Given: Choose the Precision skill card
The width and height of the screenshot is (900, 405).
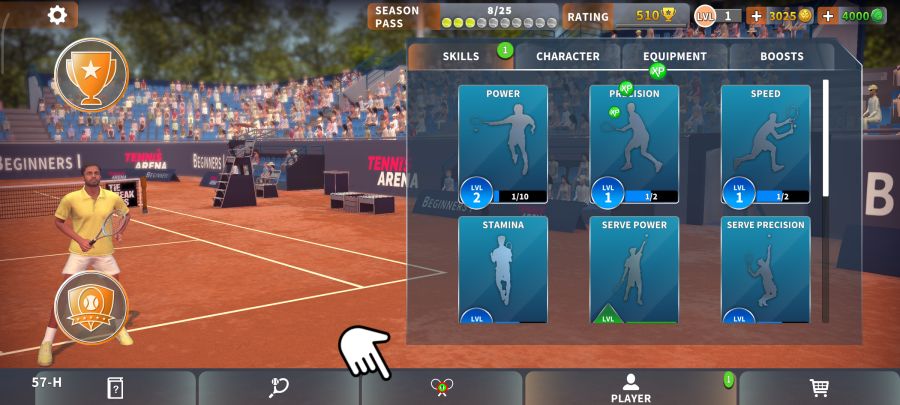Looking at the screenshot, I should click(x=634, y=145).
